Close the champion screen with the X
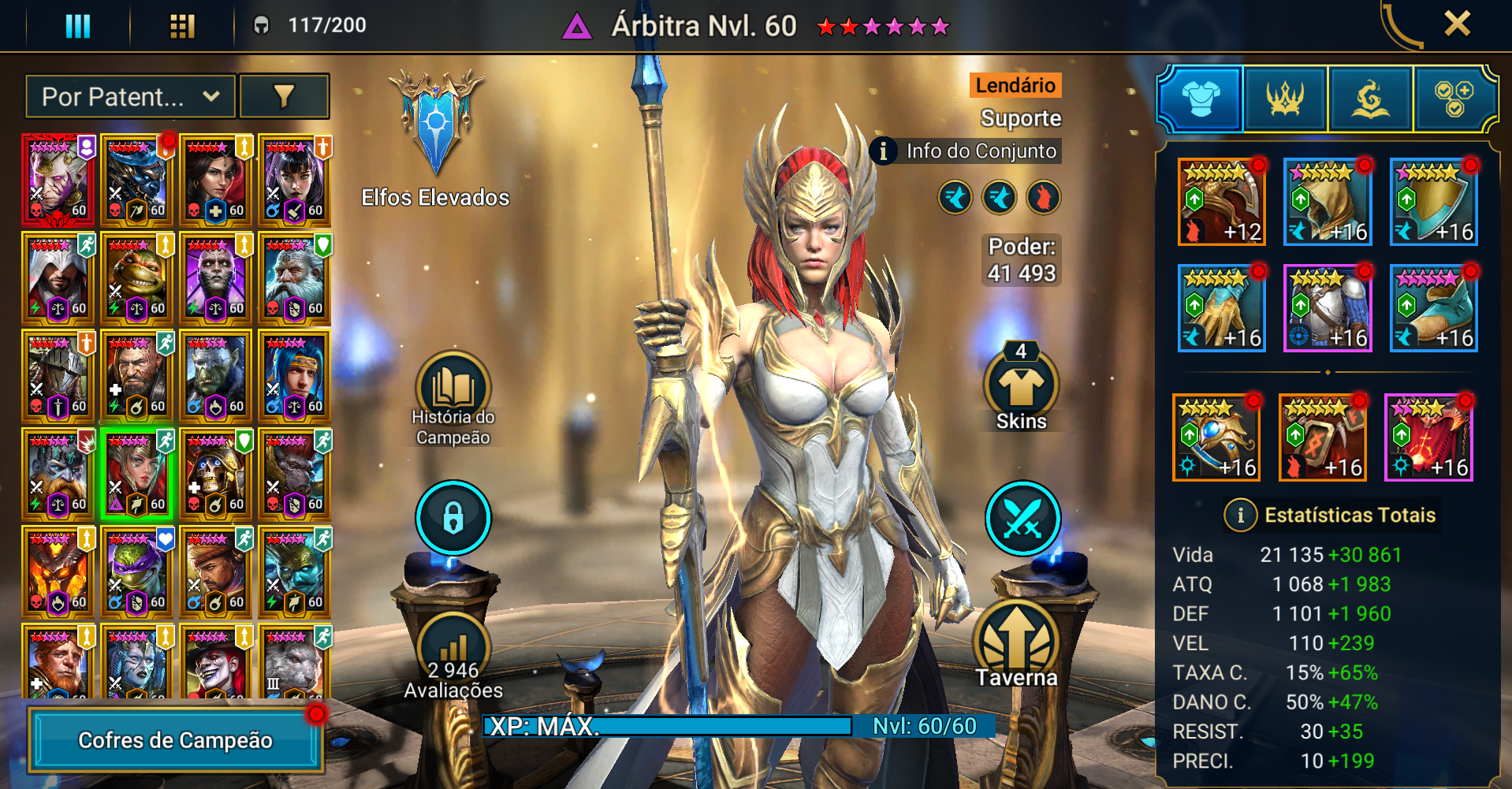1512x789 pixels. pos(1457,24)
